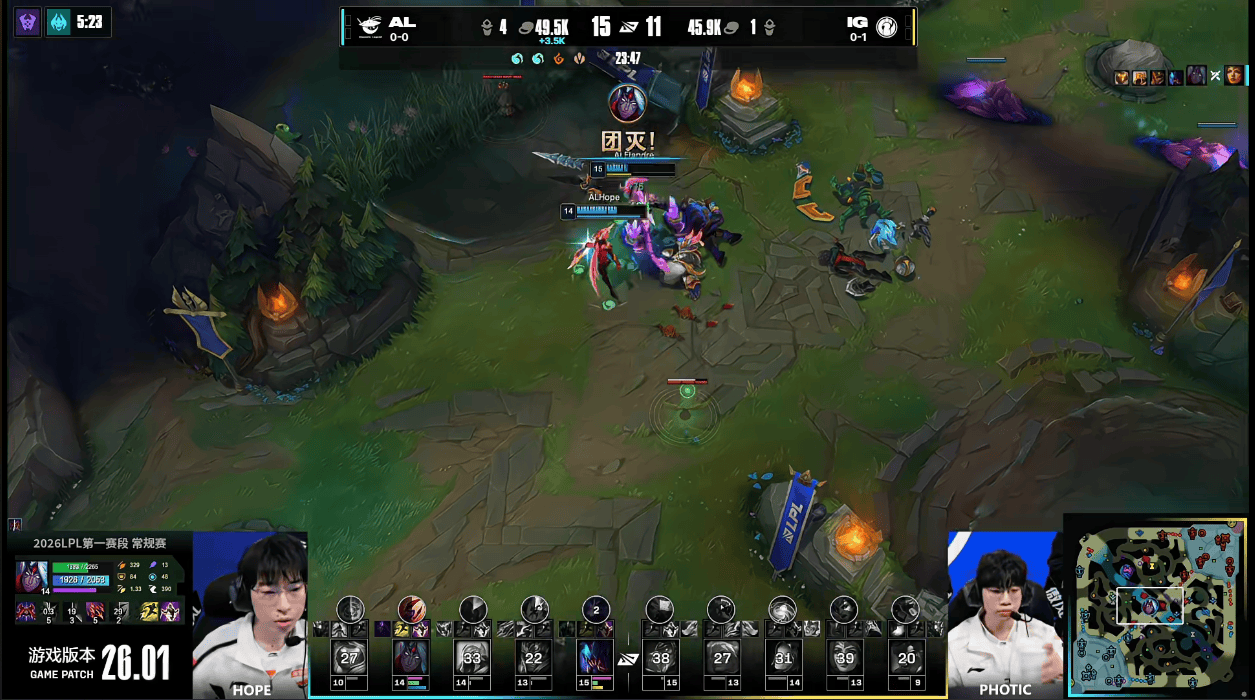The image size is (1255, 700).
Task: Pick the greyed champion showing 20 second respawn
Action: 907,657
